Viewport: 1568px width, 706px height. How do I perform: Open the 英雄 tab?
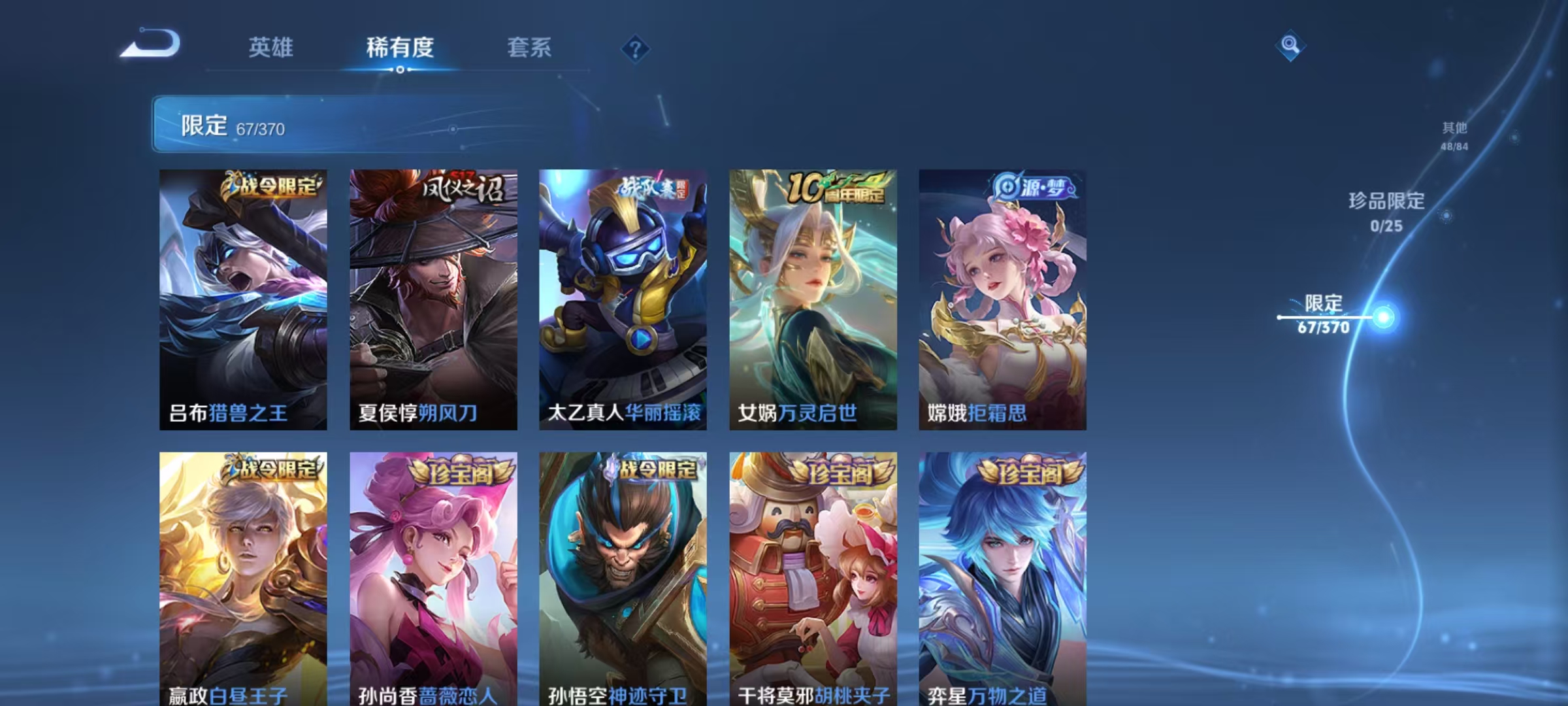271,47
